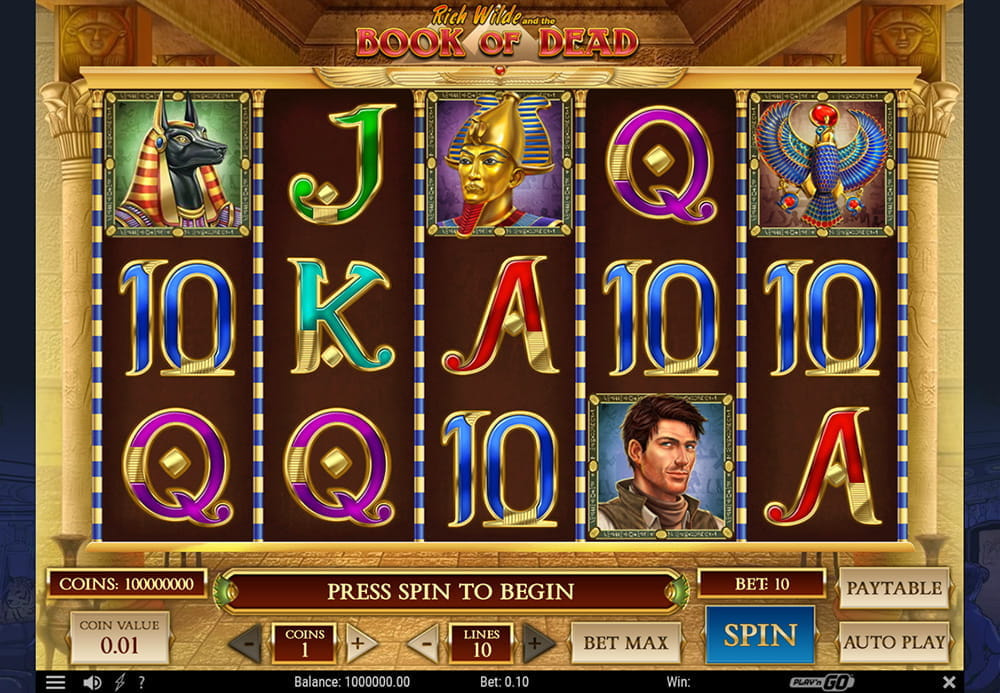The width and height of the screenshot is (1000, 693).
Task: Change the Coin Value setting
Action: click(x=119, y=637)
